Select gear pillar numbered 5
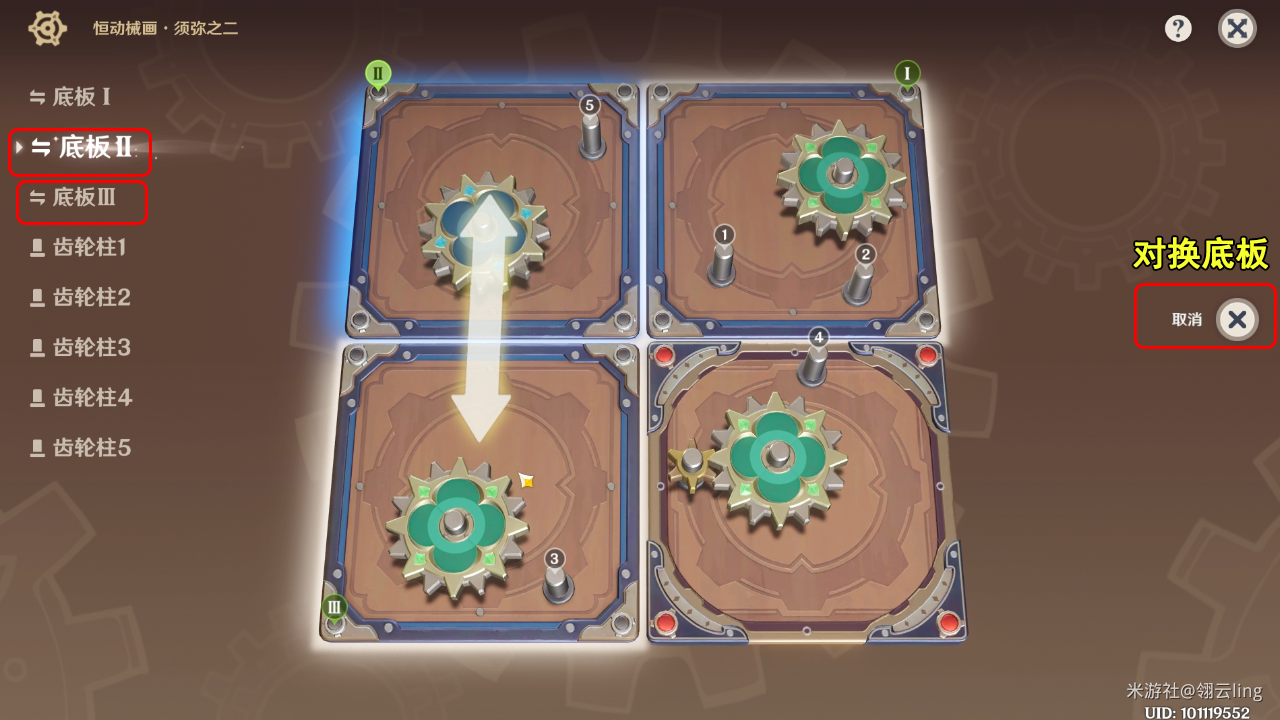Screen dimensions: 1280x720 (x=591, y=127)
